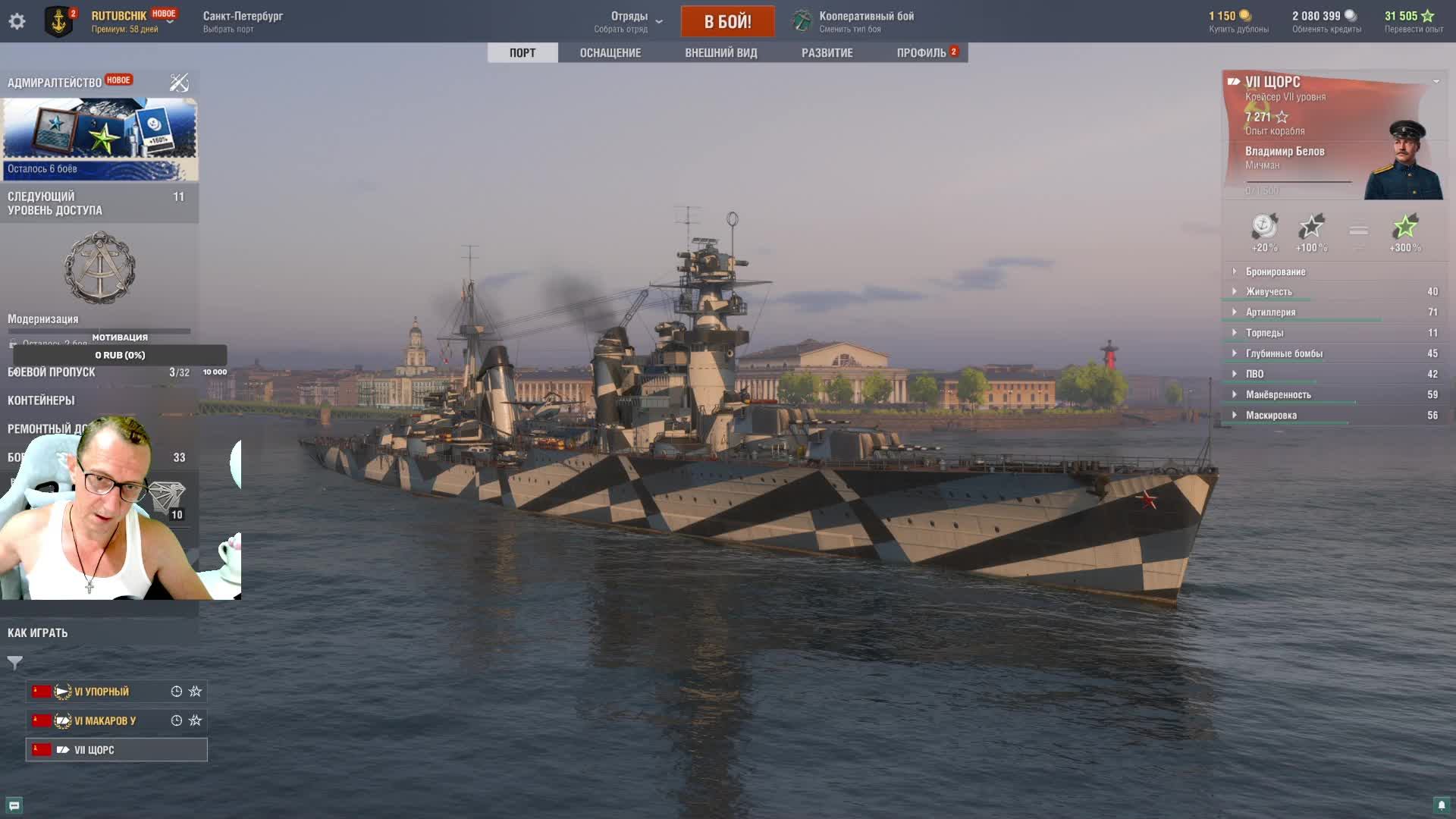Select VI Упорный in ship list
The height and width of the screenshot is (819, 1456).
click(102, 692)
